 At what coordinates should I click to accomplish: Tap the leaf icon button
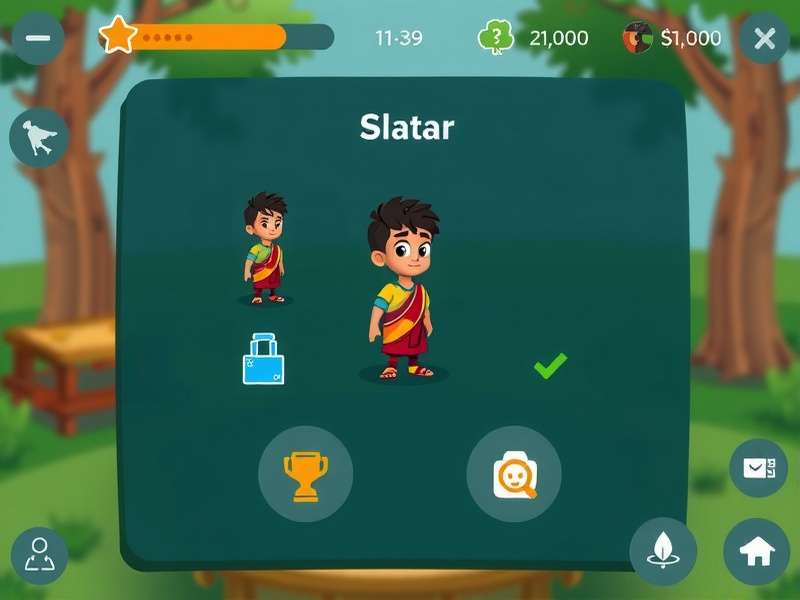coord(663,551)
